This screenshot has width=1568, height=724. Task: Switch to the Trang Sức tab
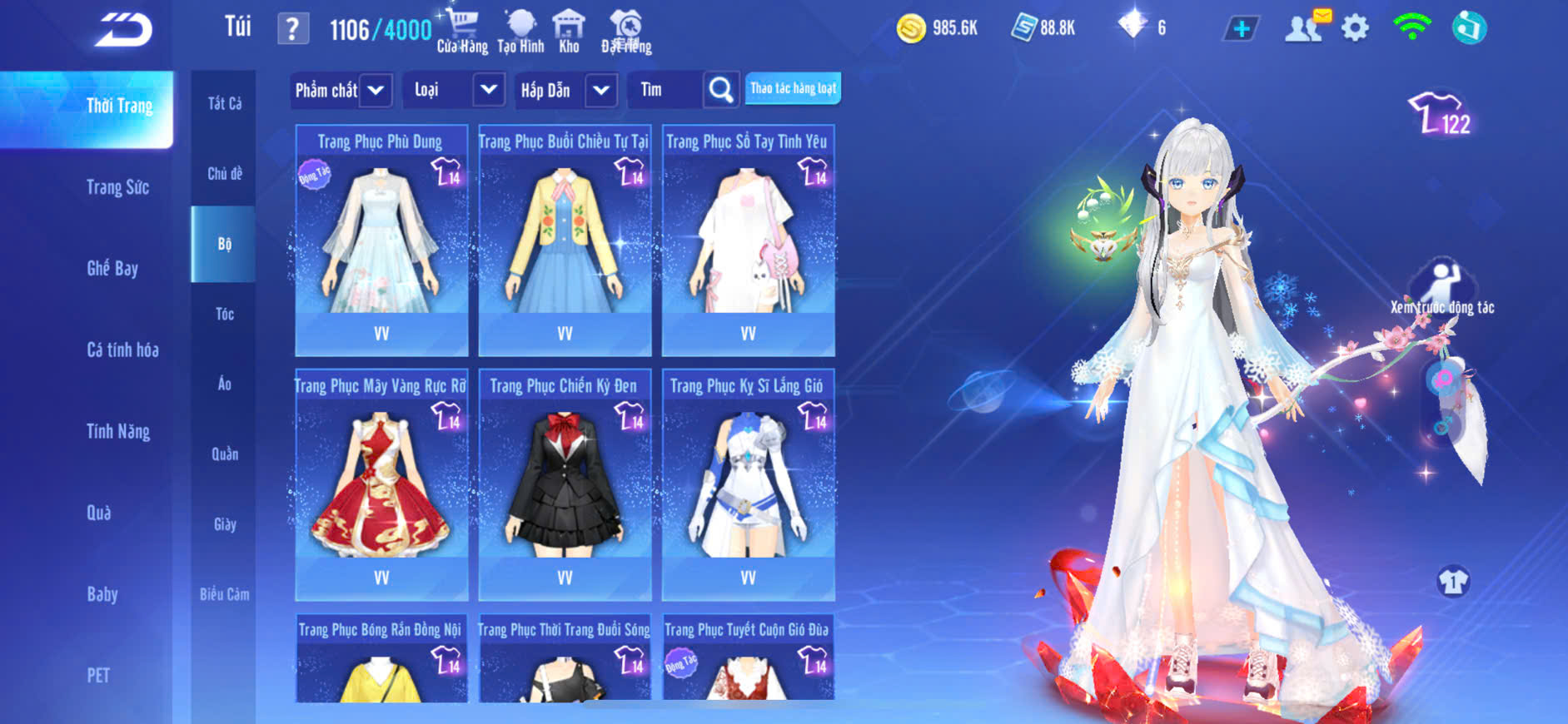[117, 187]
